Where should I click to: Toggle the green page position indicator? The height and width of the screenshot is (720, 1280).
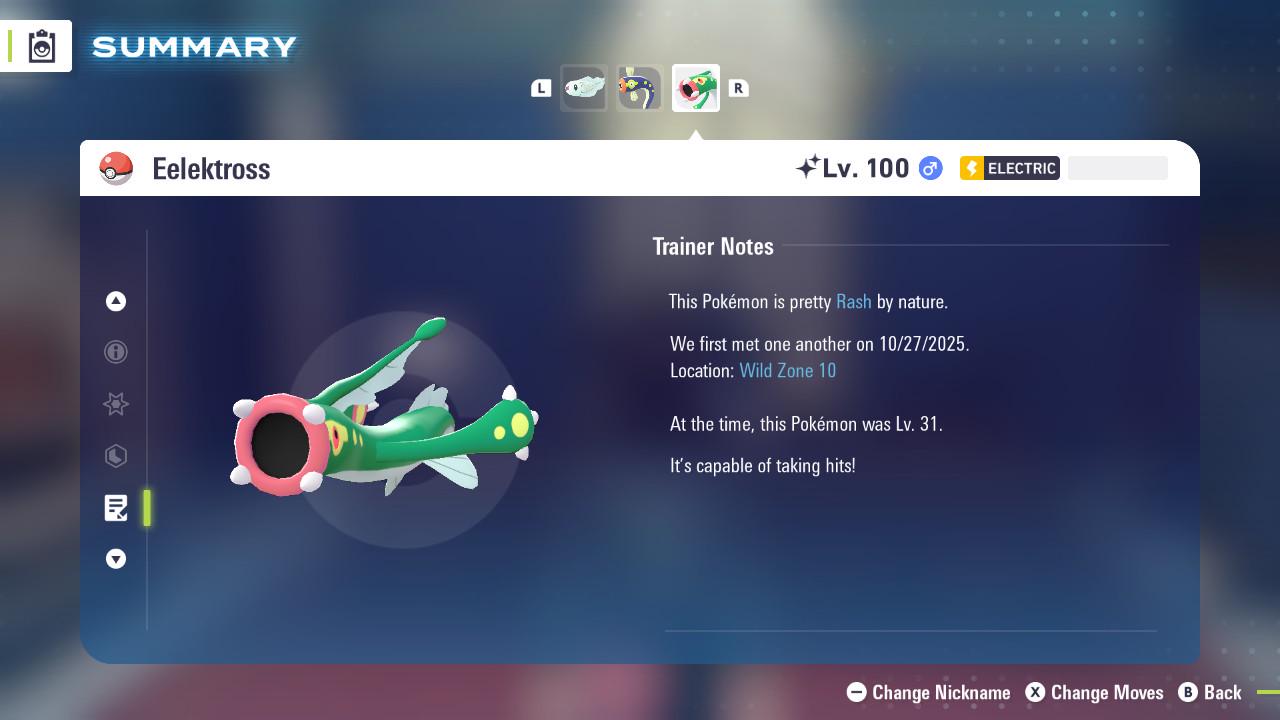pos(146,508)
